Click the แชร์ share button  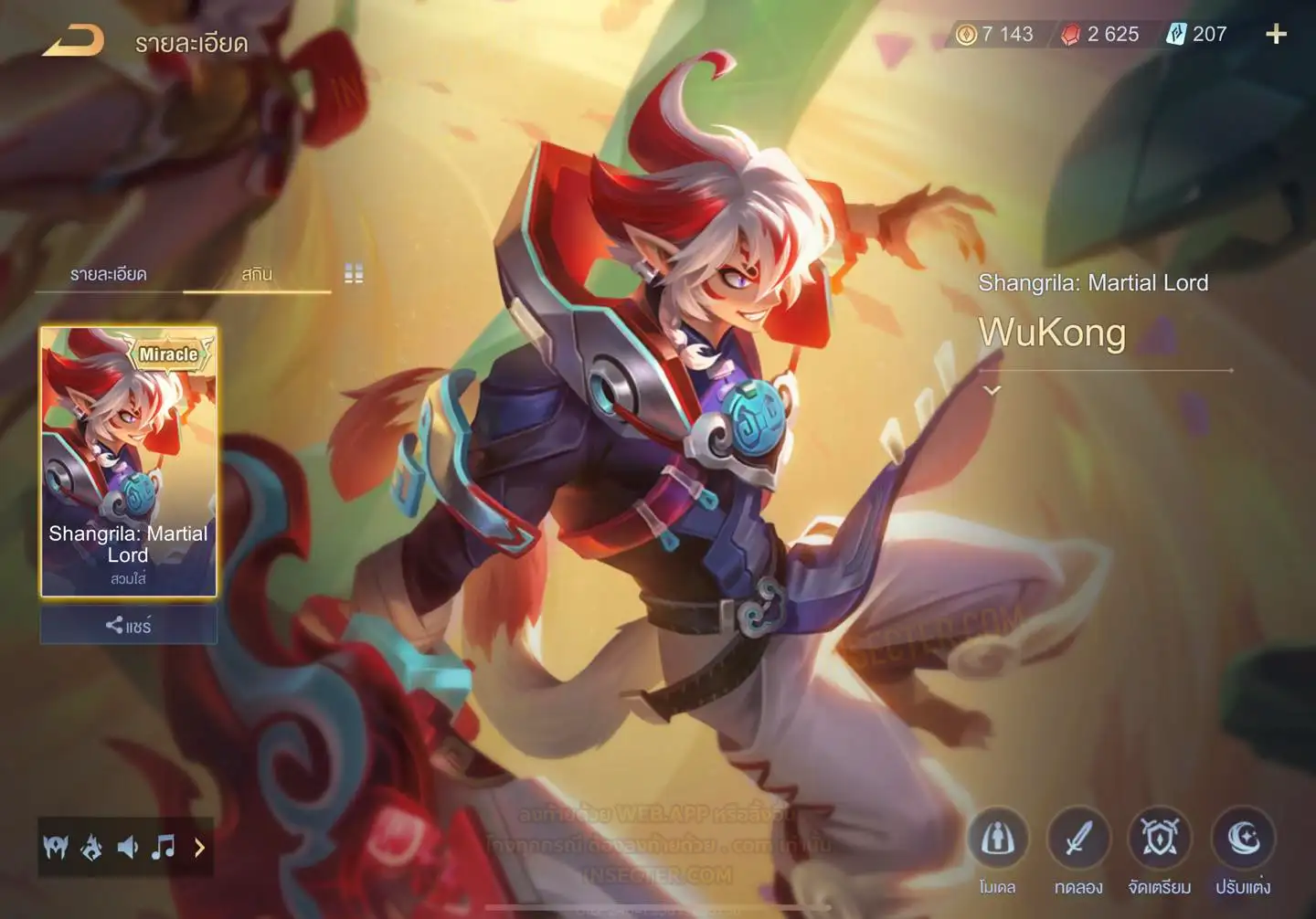tap(128, 626)
